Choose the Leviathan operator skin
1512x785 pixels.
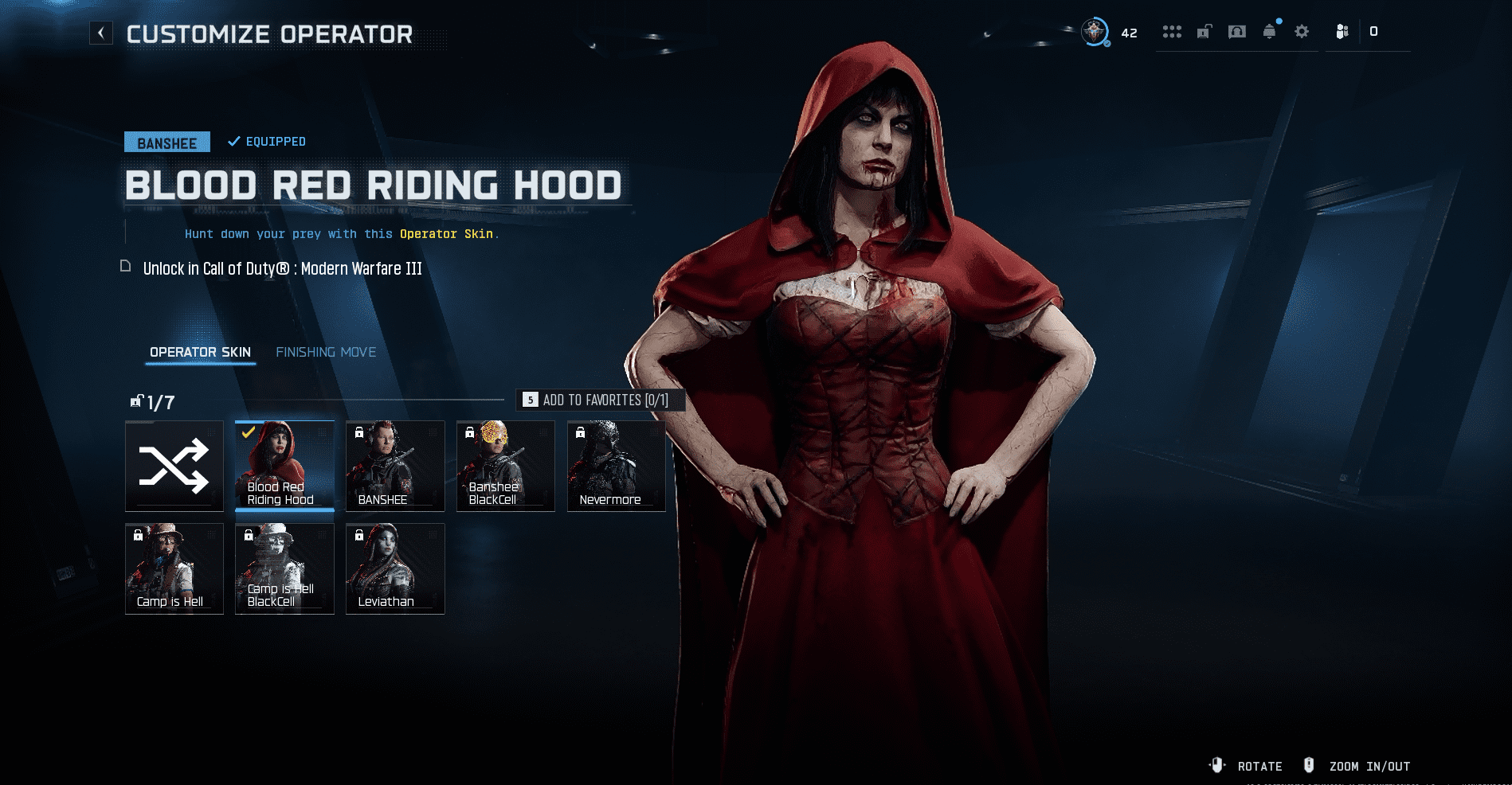click(x=395, y=568)
